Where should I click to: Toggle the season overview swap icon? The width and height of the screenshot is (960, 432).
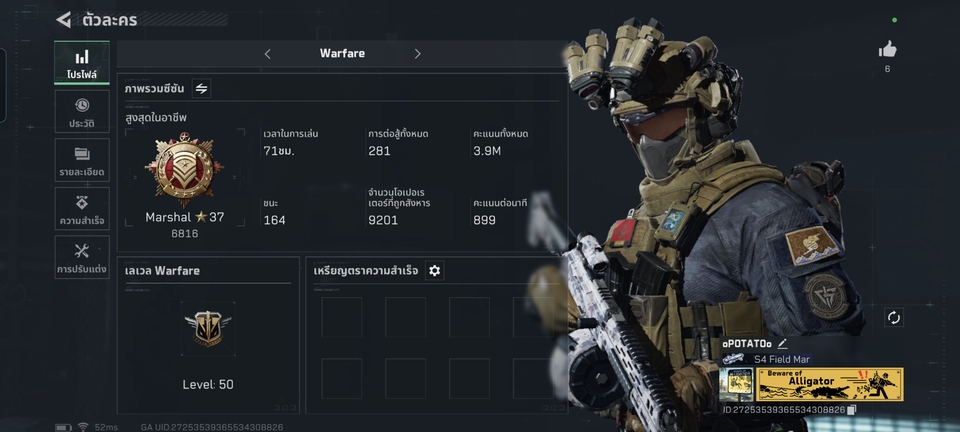click(x=201, y=89)
